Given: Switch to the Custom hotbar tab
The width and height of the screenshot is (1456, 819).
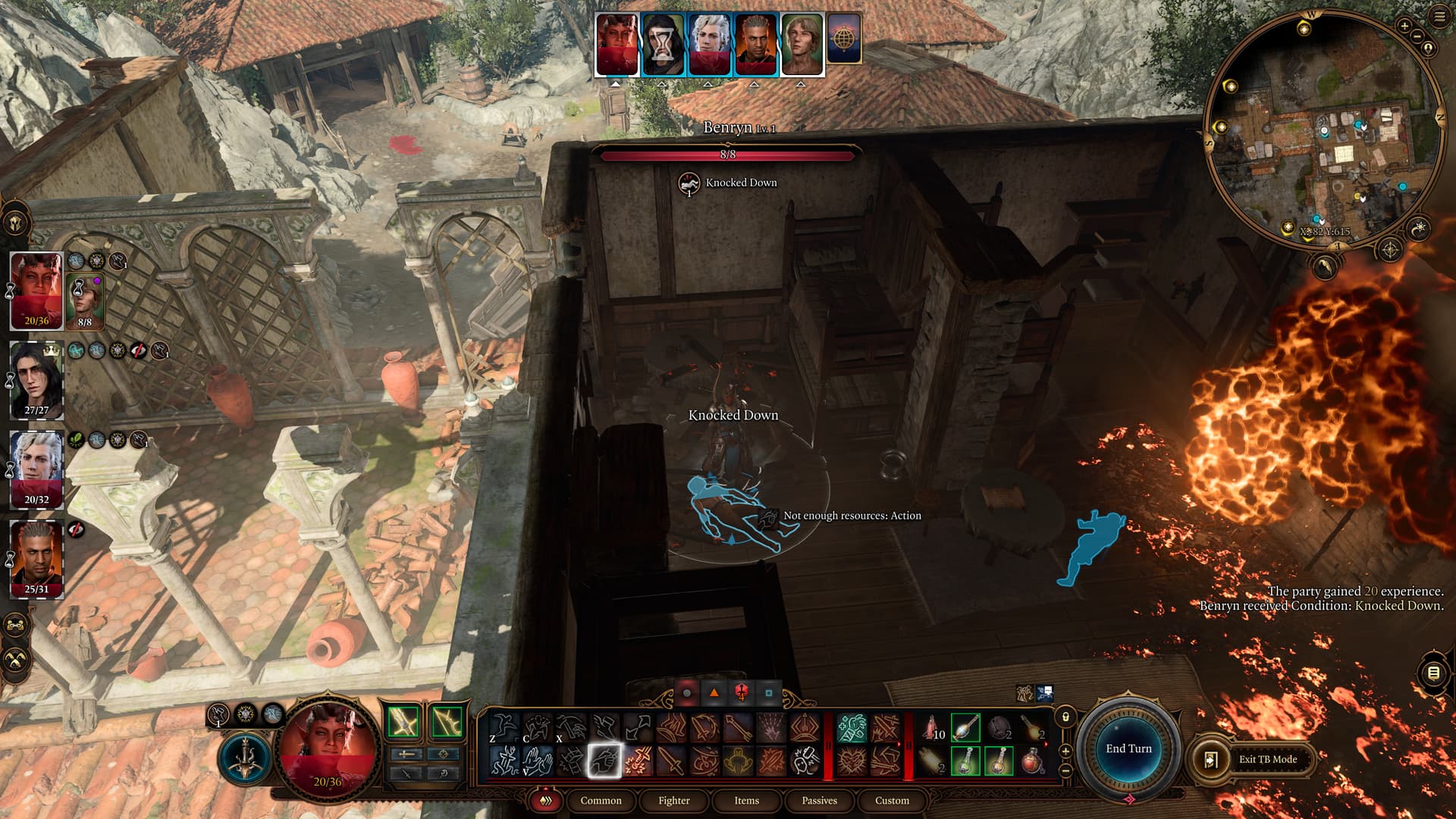Looking at the screenshot, I should coord(892,801).
